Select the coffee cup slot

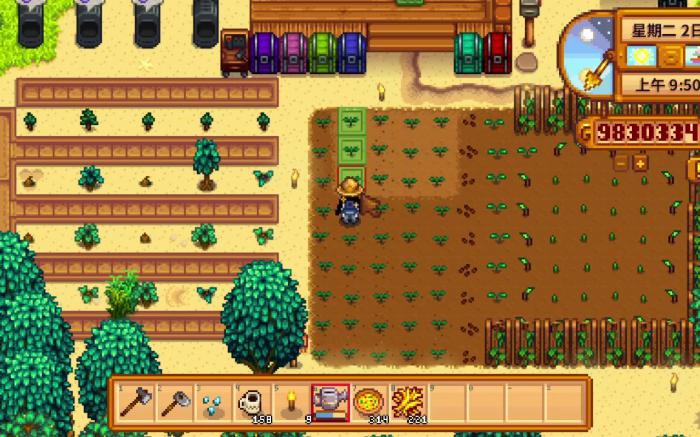point(251,402)
